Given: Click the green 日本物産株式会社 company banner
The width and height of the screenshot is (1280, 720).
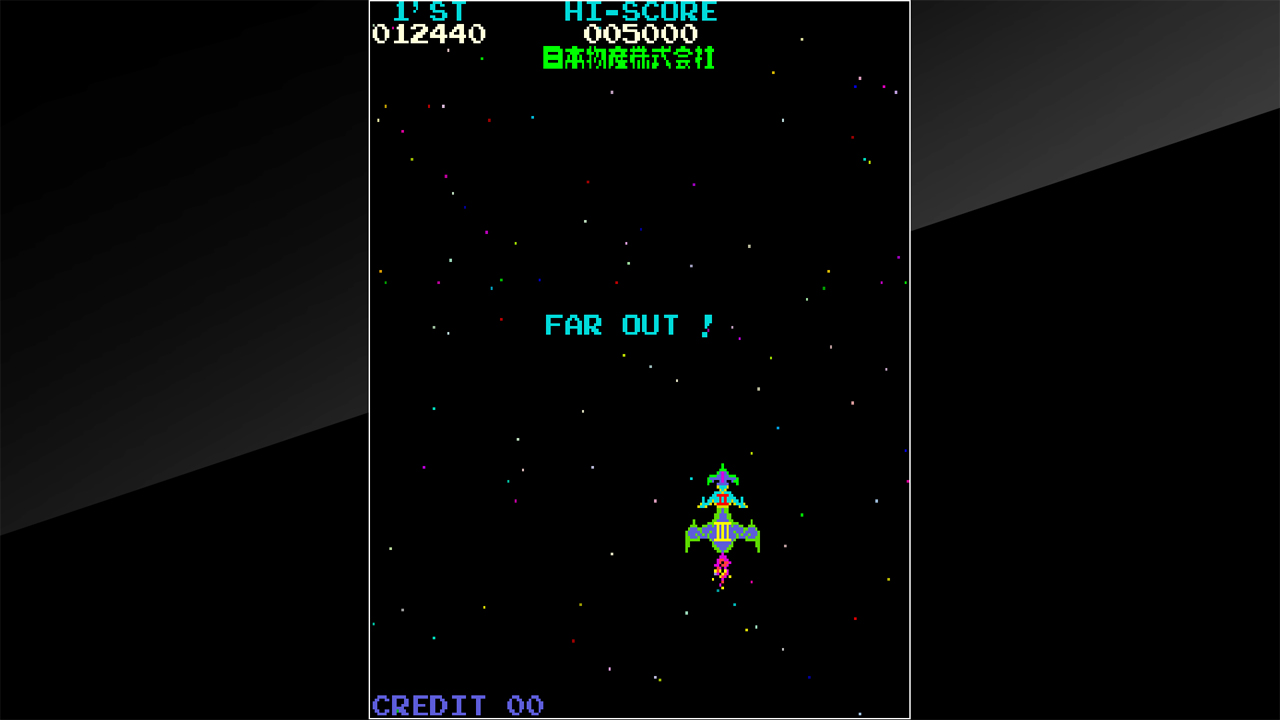Looking at the screenshot, I should 628,58.
